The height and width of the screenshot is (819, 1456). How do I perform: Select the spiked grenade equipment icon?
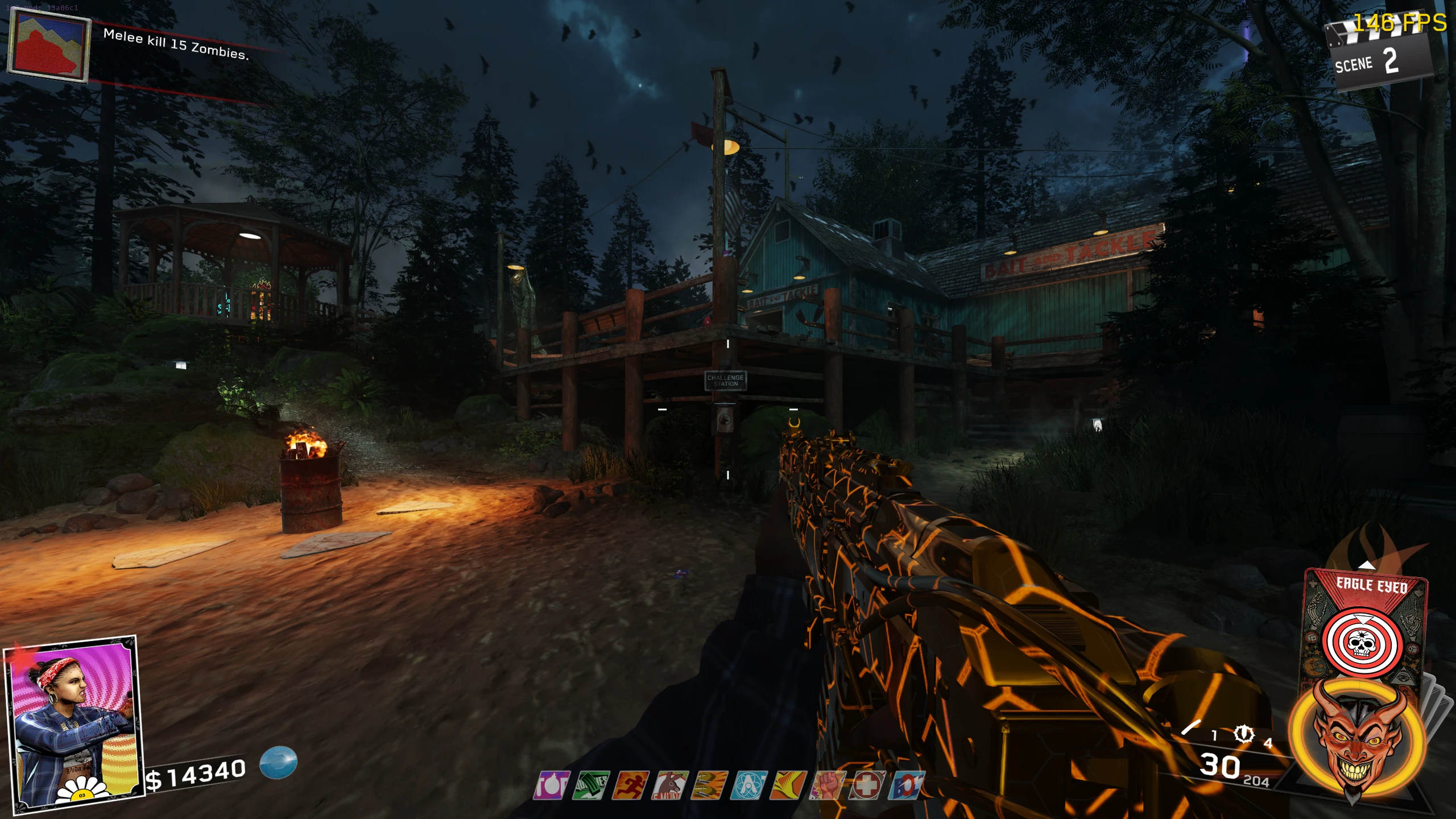click(x=1243, y=734)
